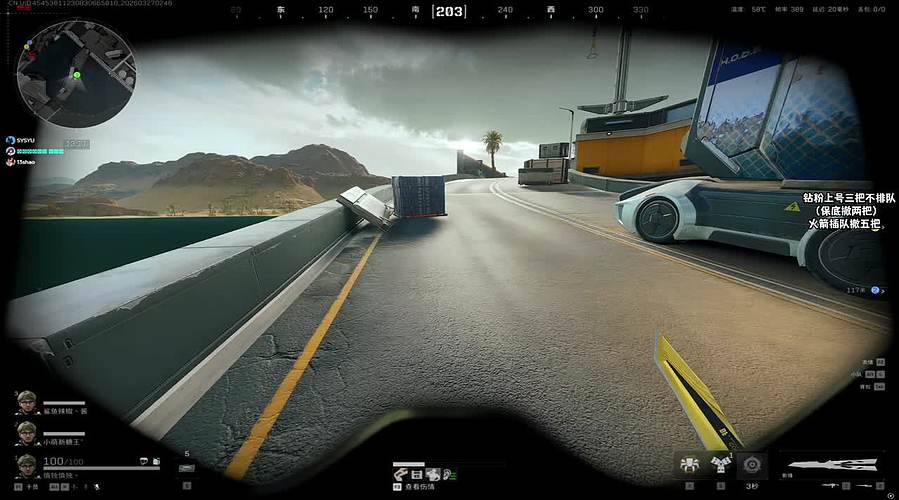Click your own character portrait beside 100/100
The image size is (899, 500).
pyautogui.click(x=27, y=466)
